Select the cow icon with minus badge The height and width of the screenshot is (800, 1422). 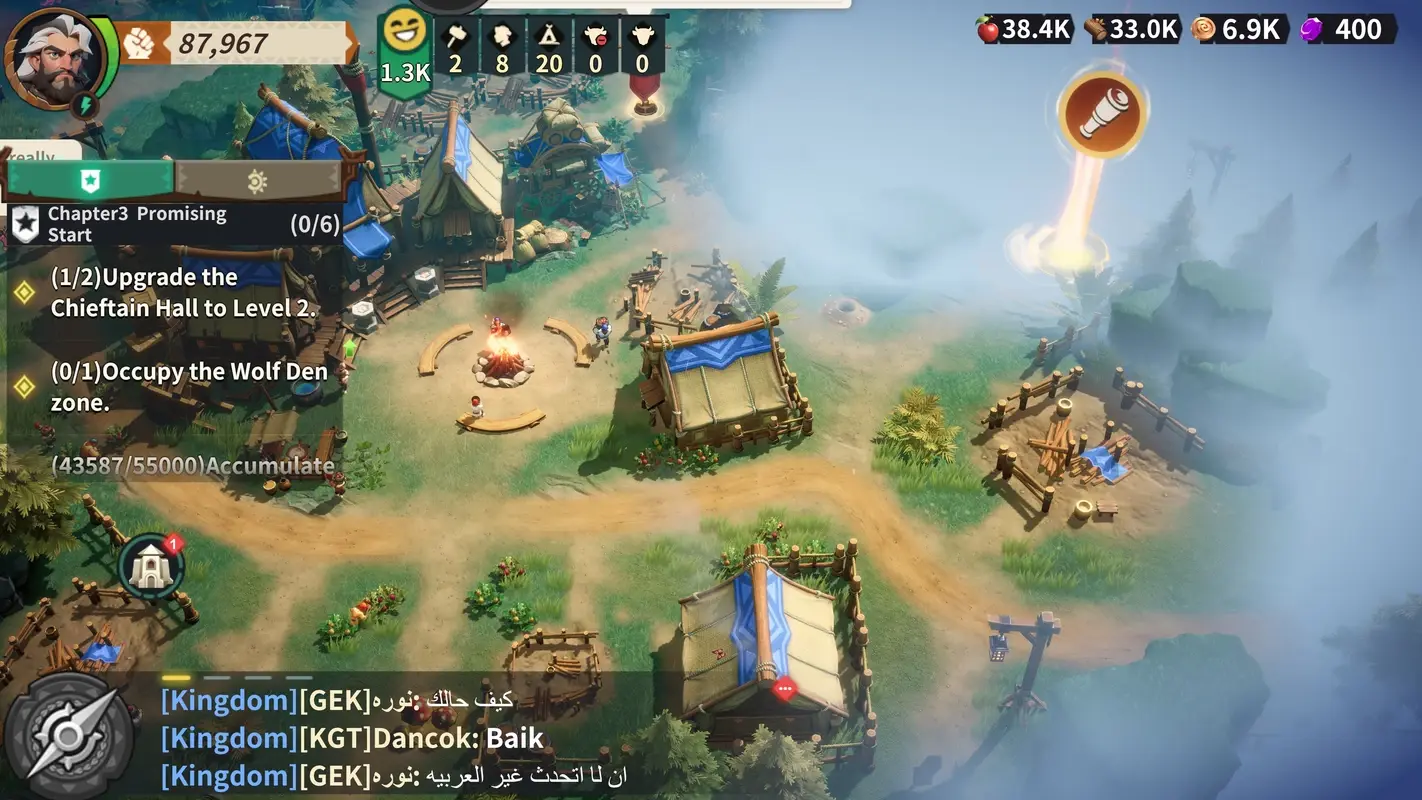(x=596, y=40)
